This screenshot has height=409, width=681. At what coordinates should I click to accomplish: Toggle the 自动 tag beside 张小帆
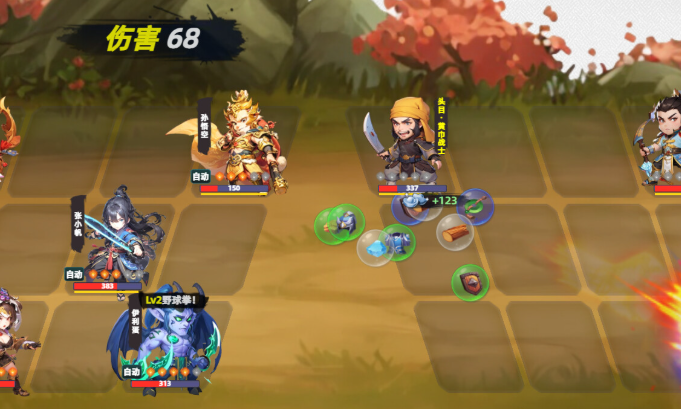click(74, 274)
